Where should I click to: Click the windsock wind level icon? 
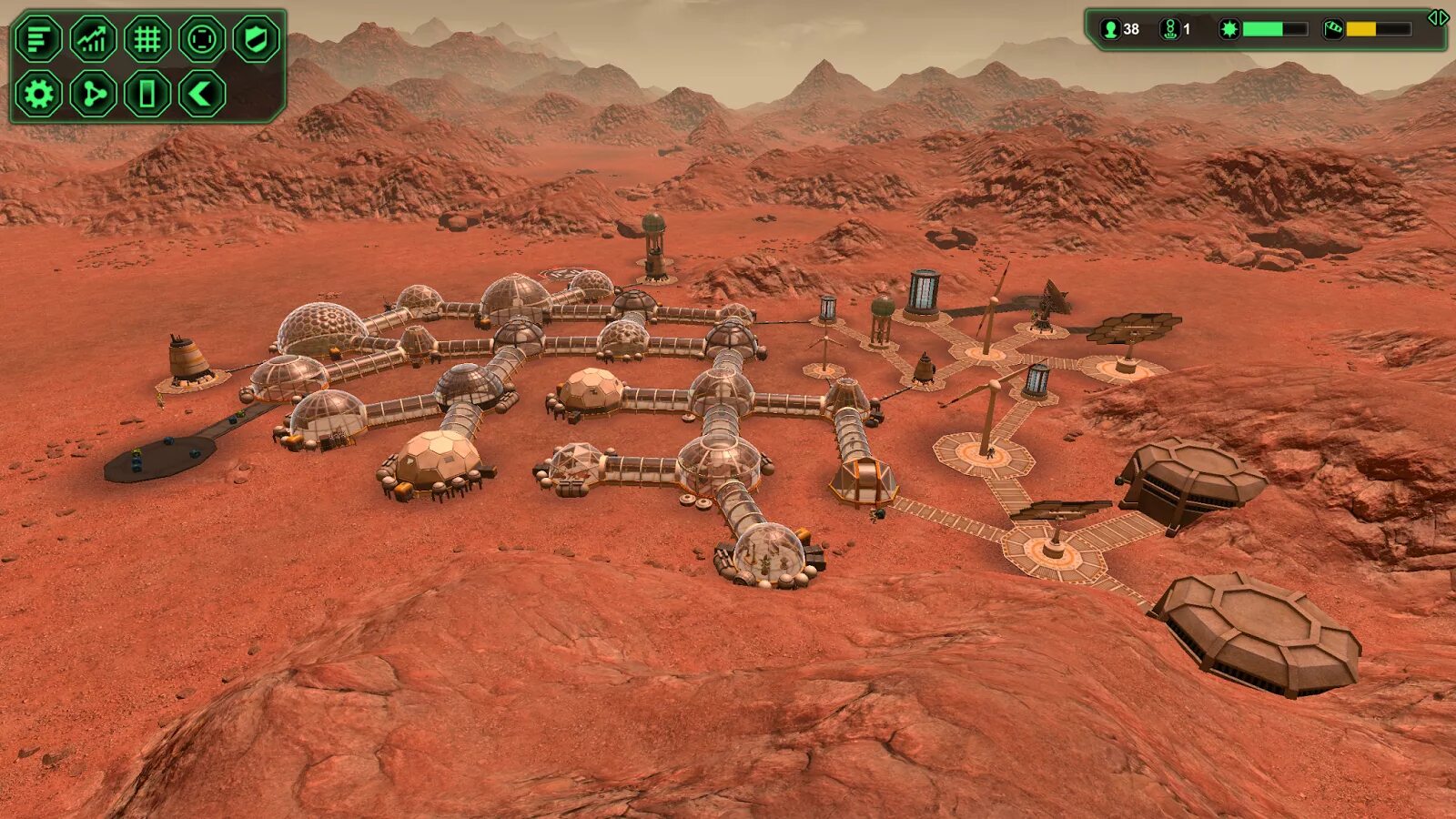coord(1332,29)
